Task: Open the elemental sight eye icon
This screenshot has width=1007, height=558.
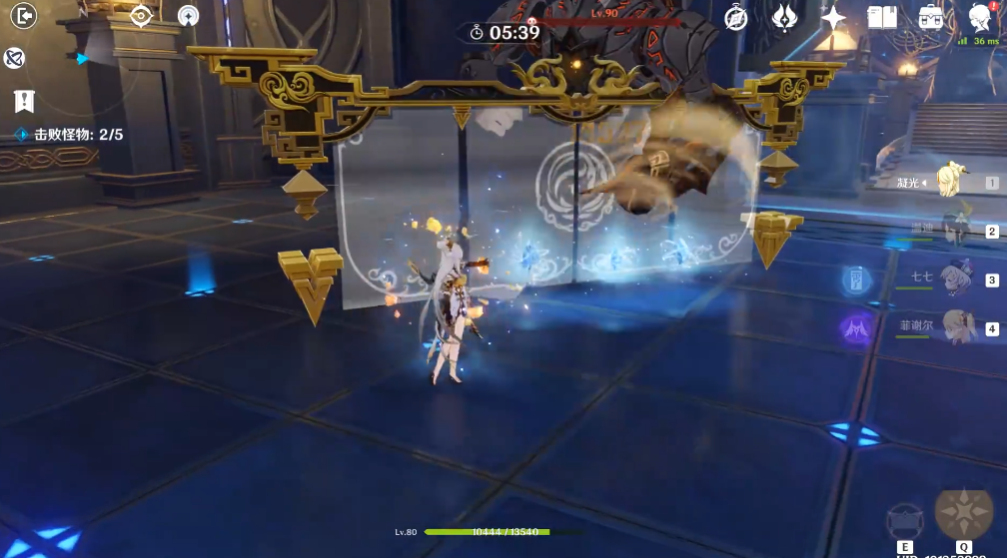Action: tap(141, 16)
